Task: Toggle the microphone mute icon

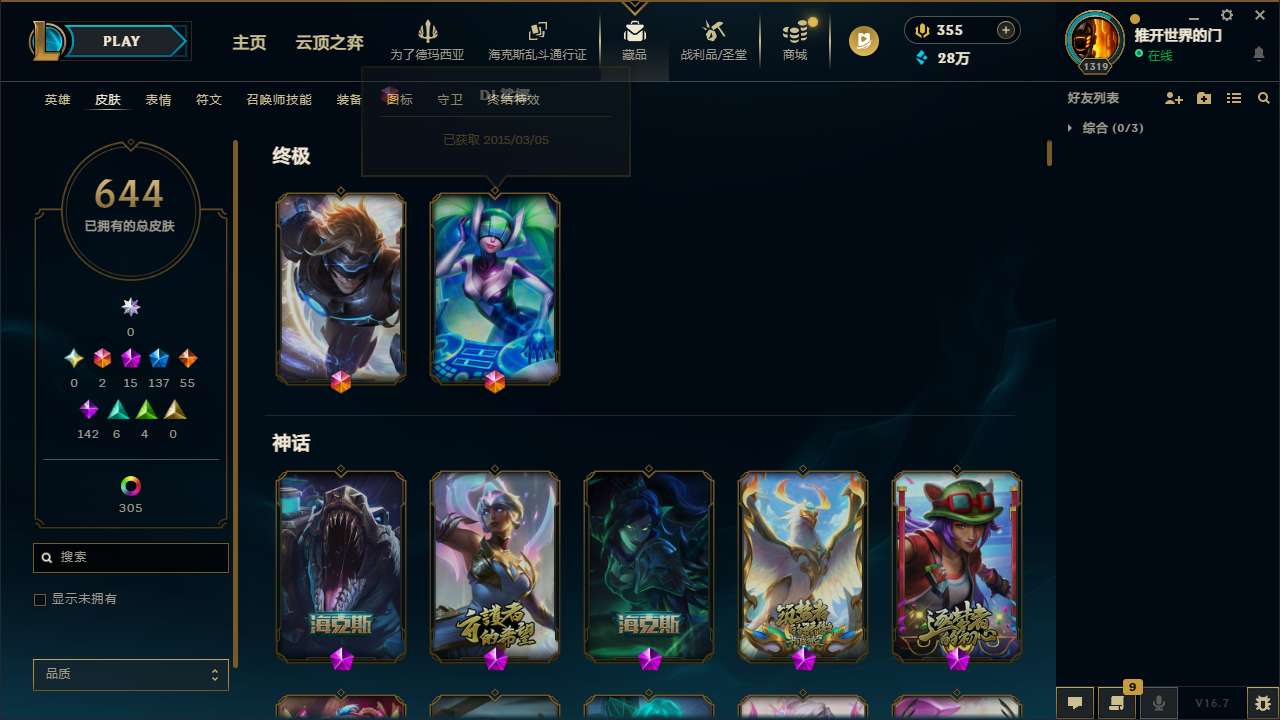Action: (1159, 703)
